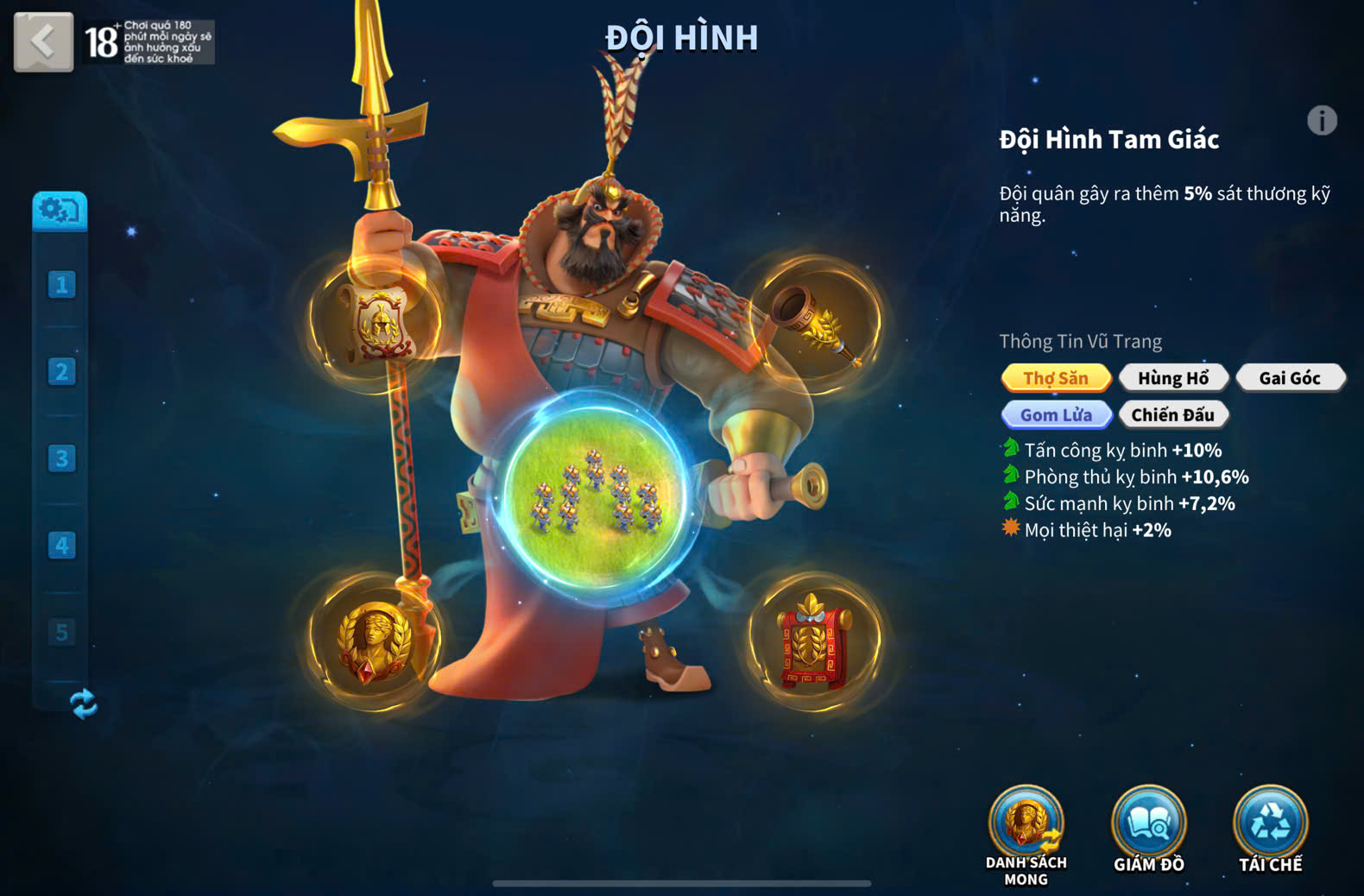This screenshot has height=896, width=1364.
Task: Select preset slot 5
Action: tap(61, 633)
